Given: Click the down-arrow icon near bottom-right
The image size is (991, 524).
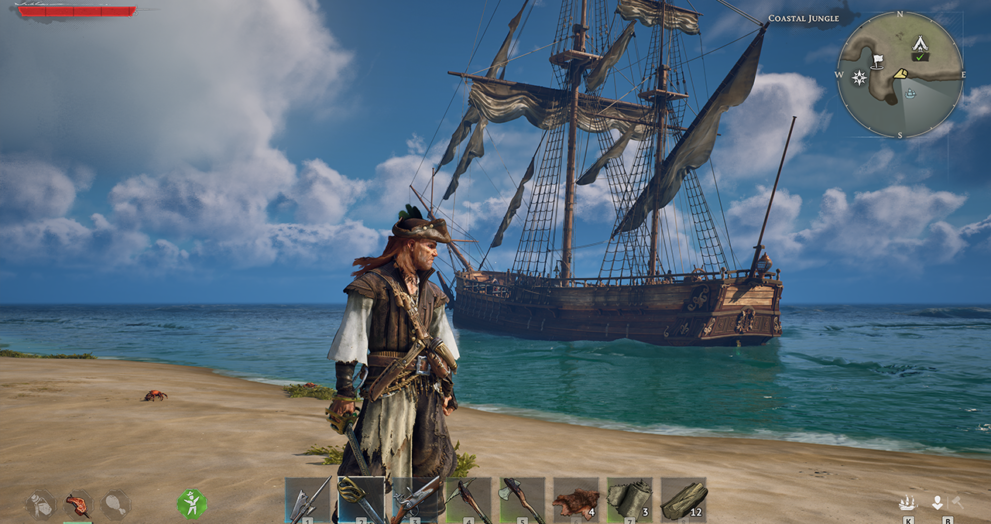Looking at the screenshot, I should pos(938,503).
